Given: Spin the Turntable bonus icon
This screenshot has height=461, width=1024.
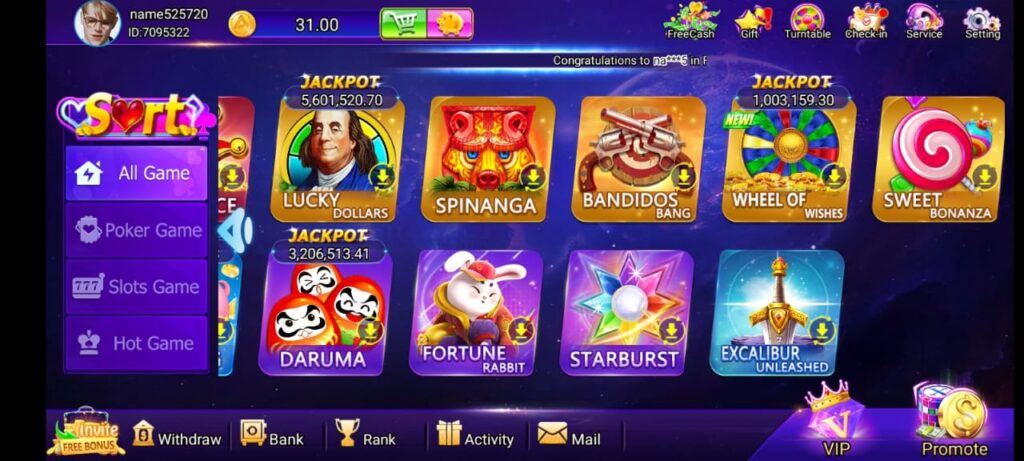Looking at the screenshot, I should pos(807,22).
